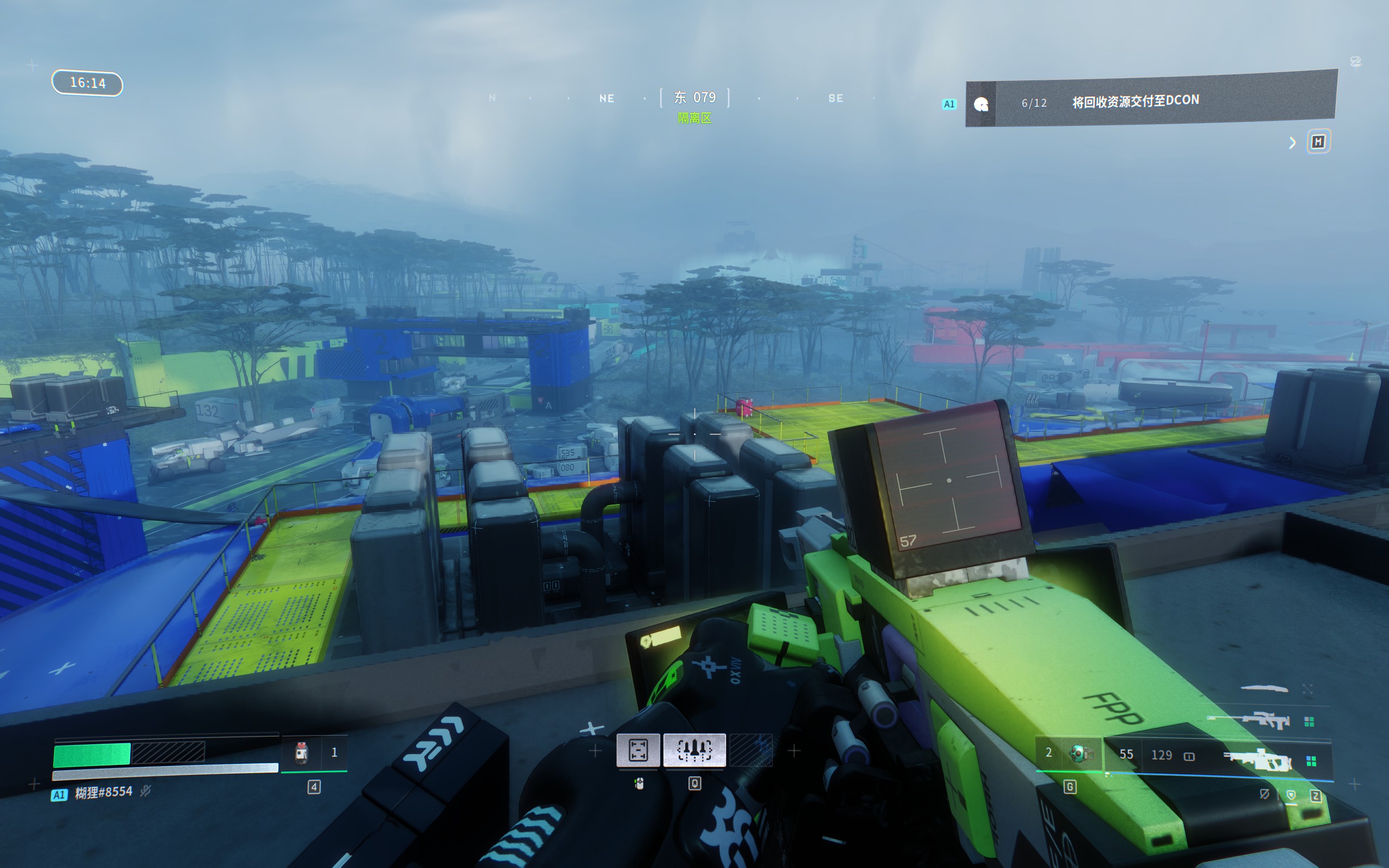This screenshot has height=868, width=1389.
Task: Click the compass heading 东 079
Action: 694,98
